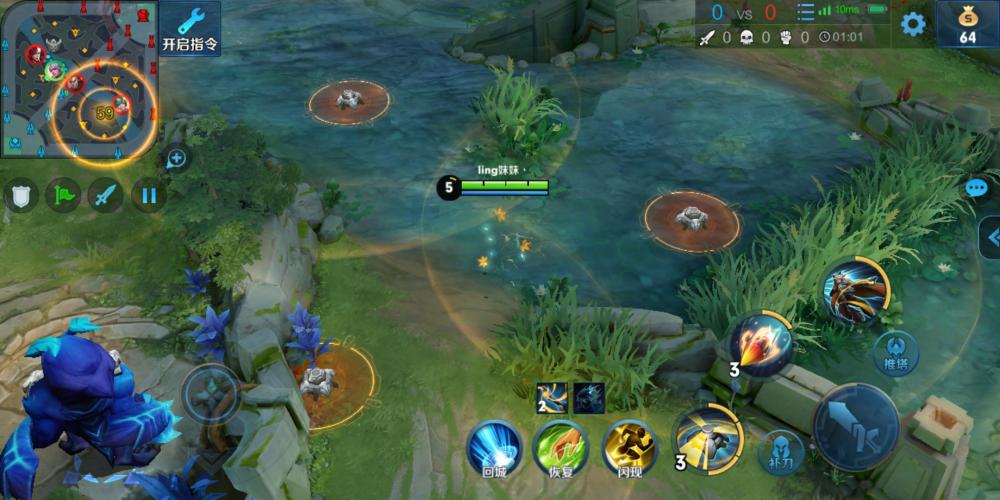1000x500 pixels.
Task: Select the green flag signal button
Action: click(x=62, y=194)
